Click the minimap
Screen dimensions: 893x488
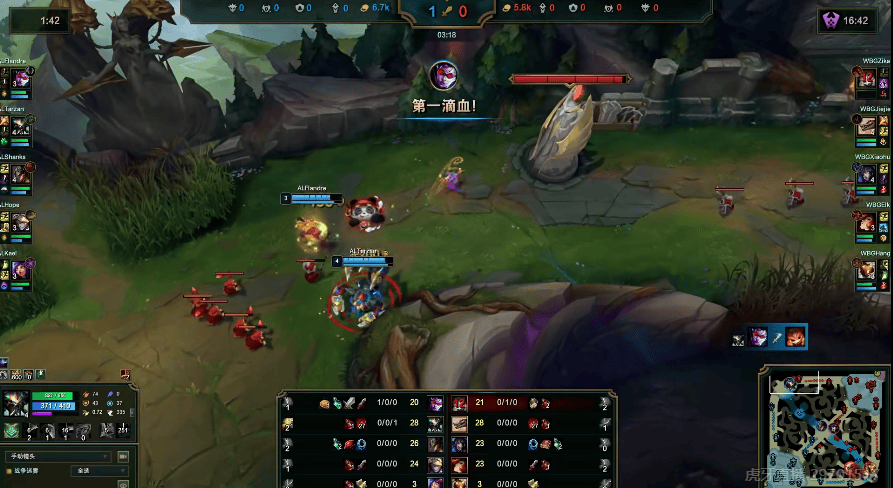click(x=824, y=425)
